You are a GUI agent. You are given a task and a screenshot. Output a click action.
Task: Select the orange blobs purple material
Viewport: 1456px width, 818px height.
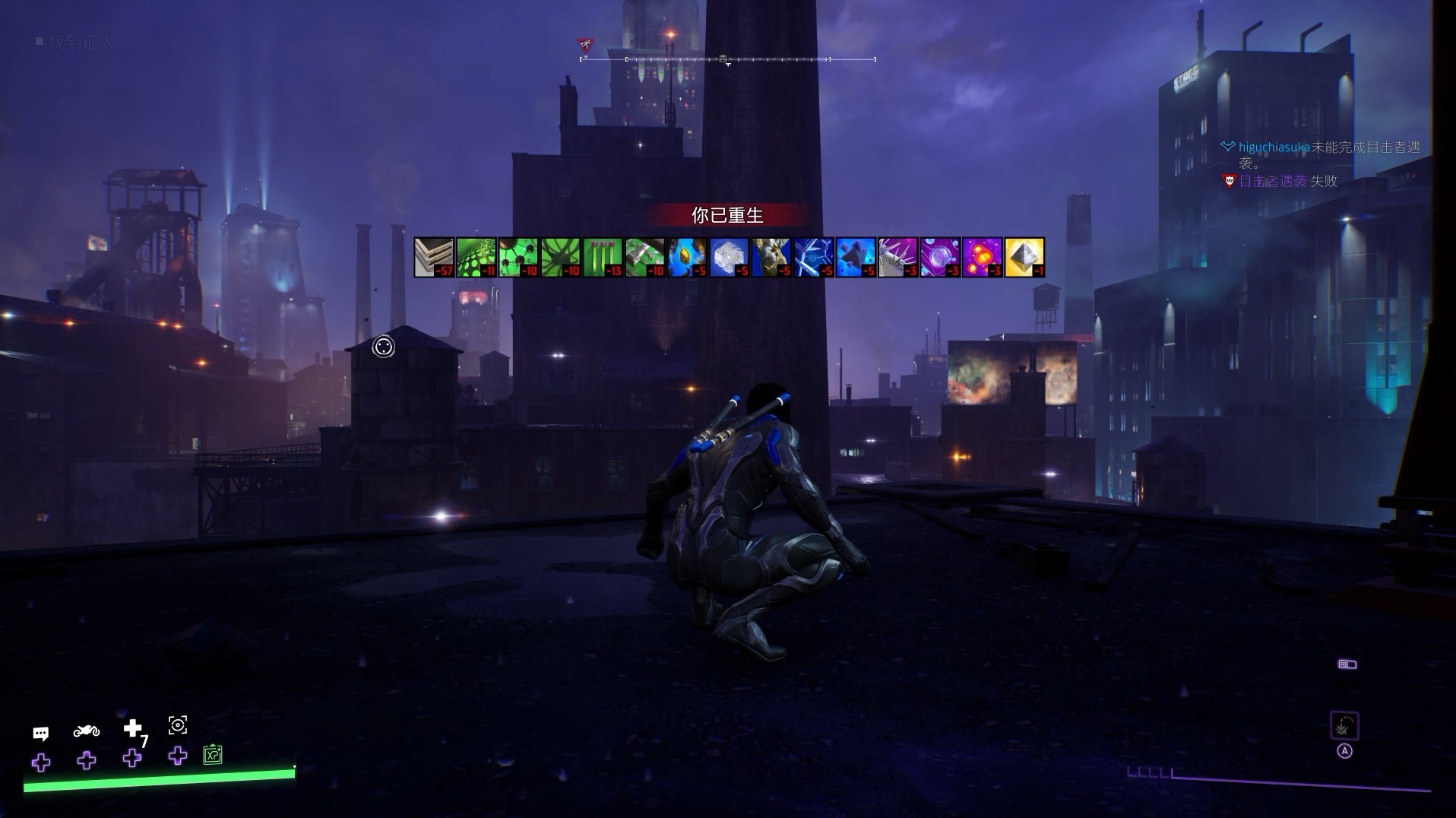pos(982,257)
